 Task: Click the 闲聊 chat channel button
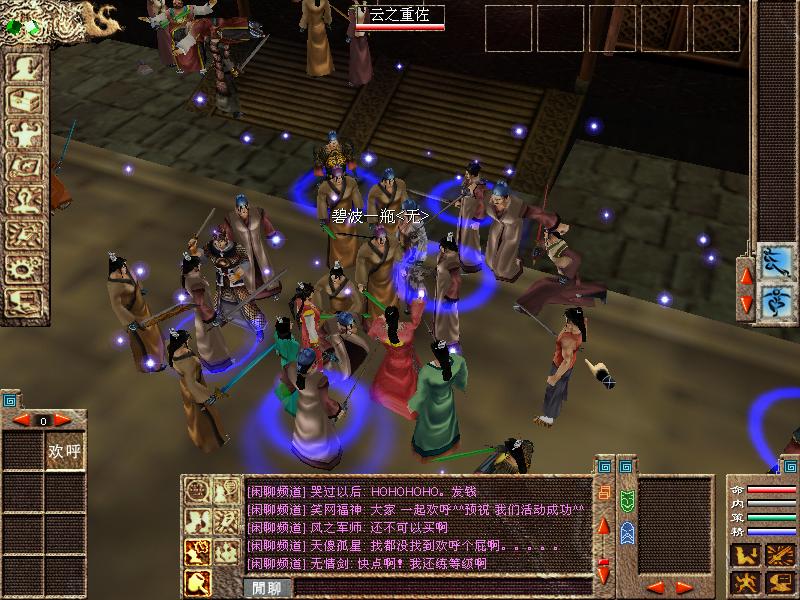[x=266, y=588]
